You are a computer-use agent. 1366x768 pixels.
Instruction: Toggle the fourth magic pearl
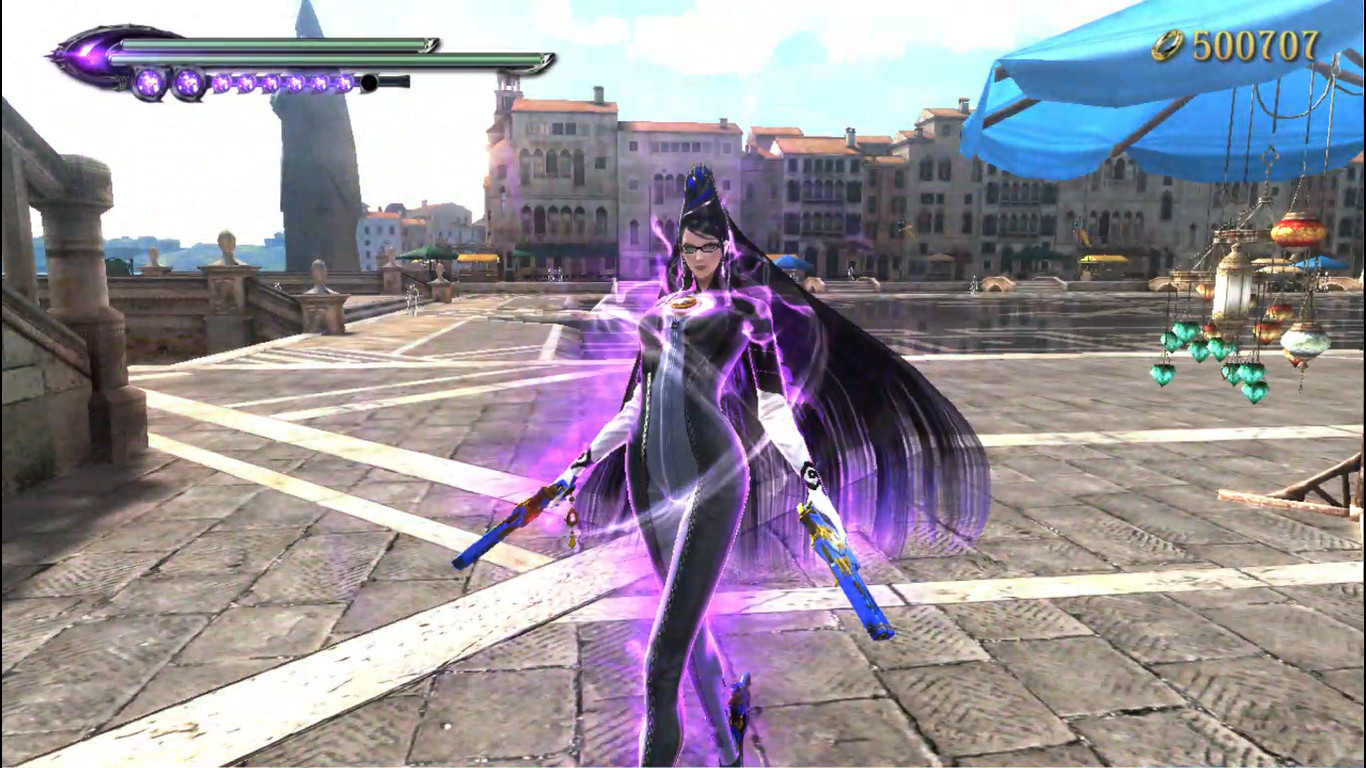point(296,83)
